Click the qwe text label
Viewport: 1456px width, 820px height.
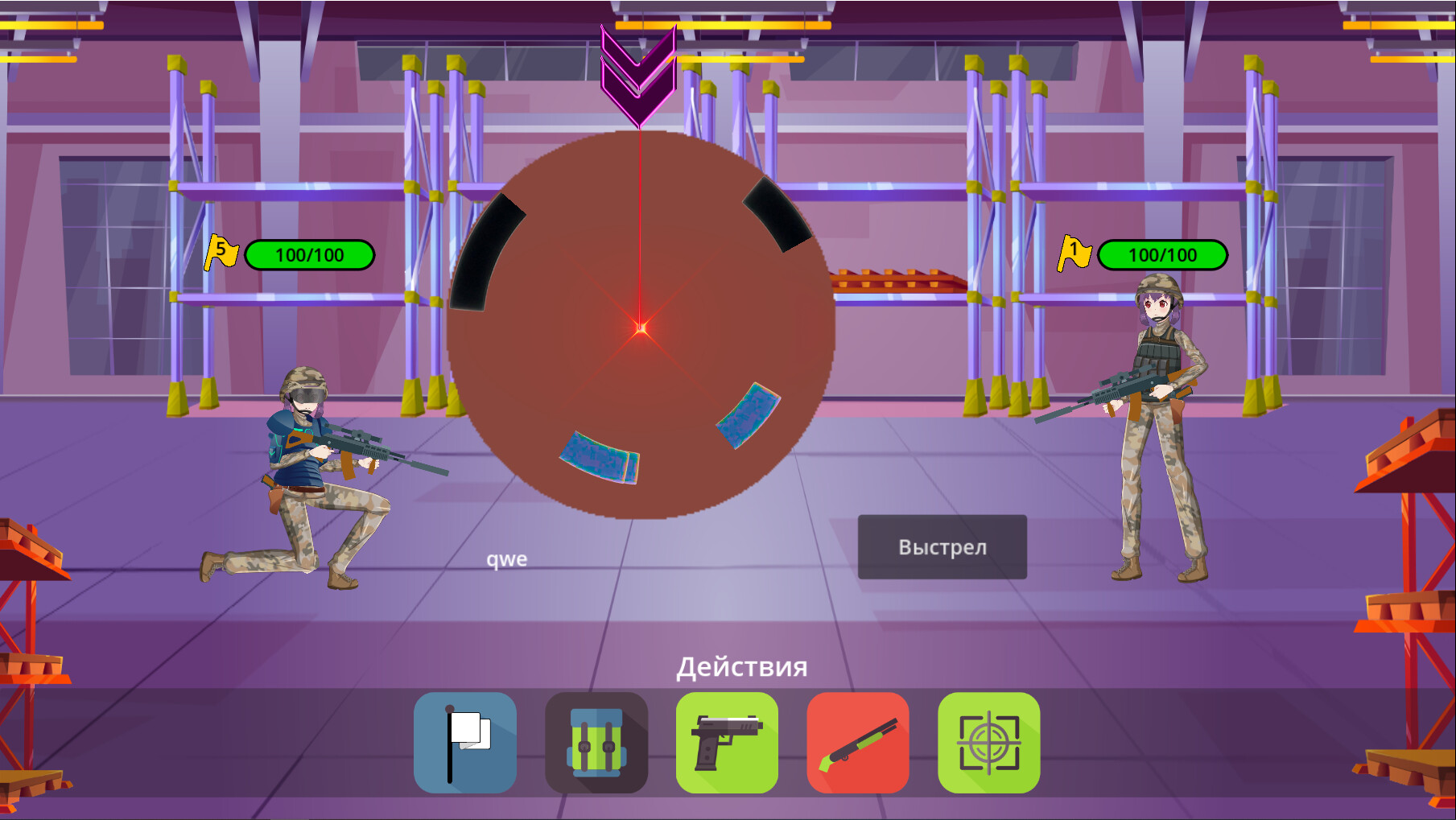click(507, 558)
